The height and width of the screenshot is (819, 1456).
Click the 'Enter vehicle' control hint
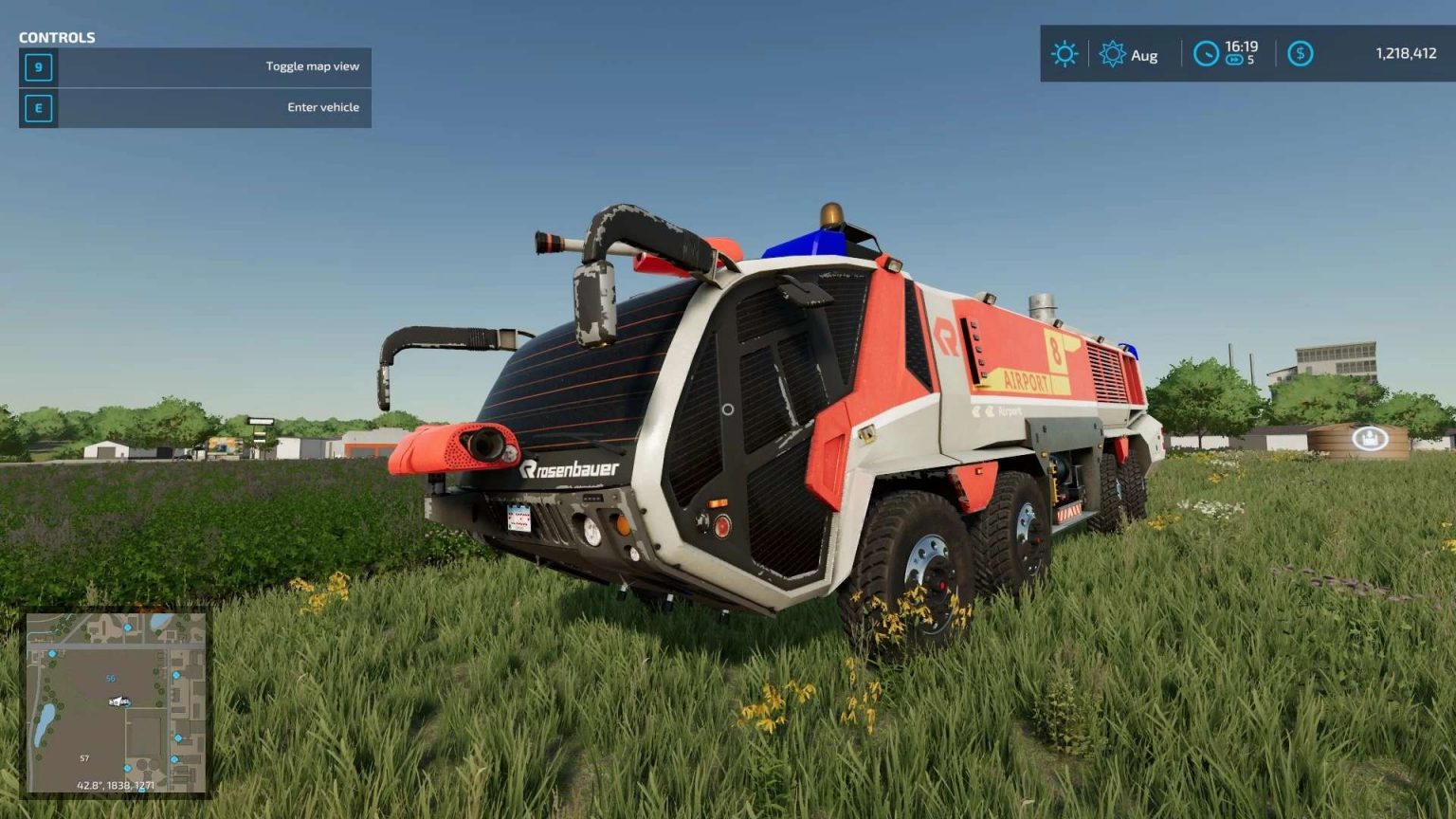322,107
